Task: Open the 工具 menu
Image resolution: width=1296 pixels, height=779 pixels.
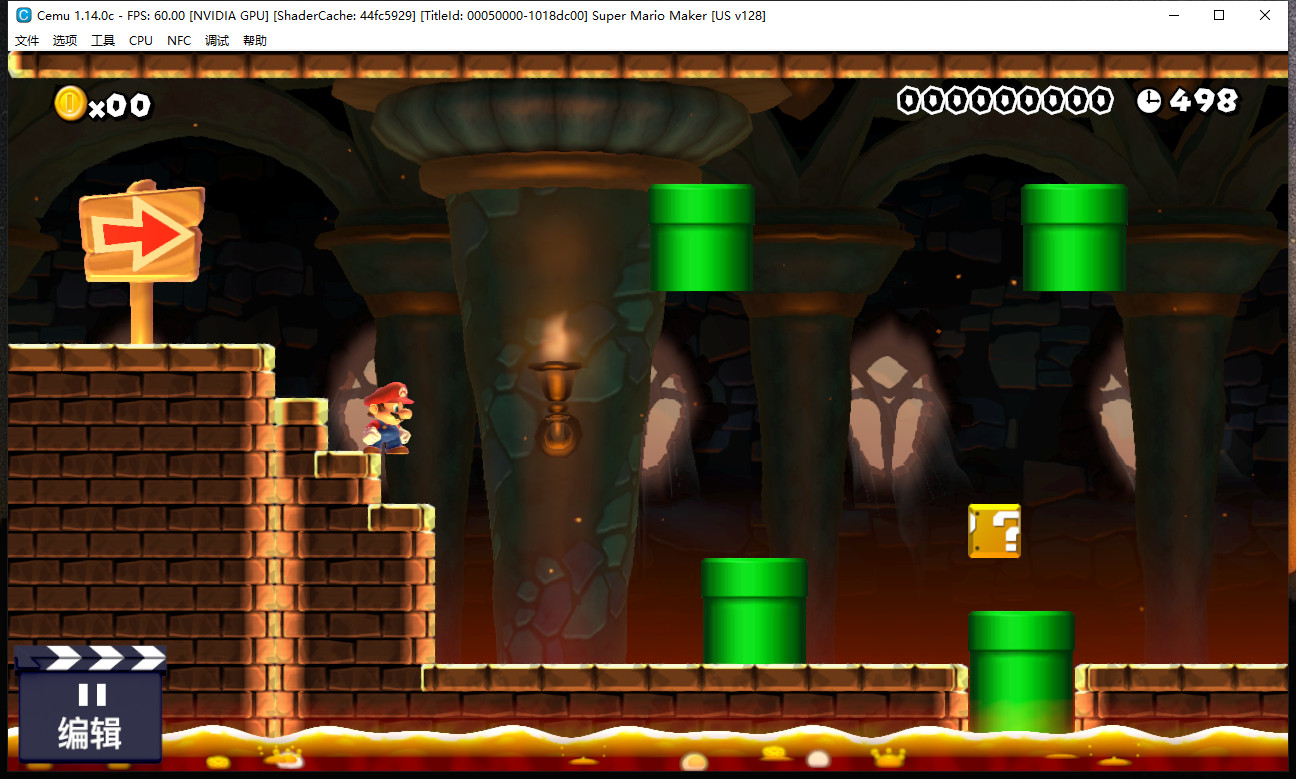Action: coord(103,41)
